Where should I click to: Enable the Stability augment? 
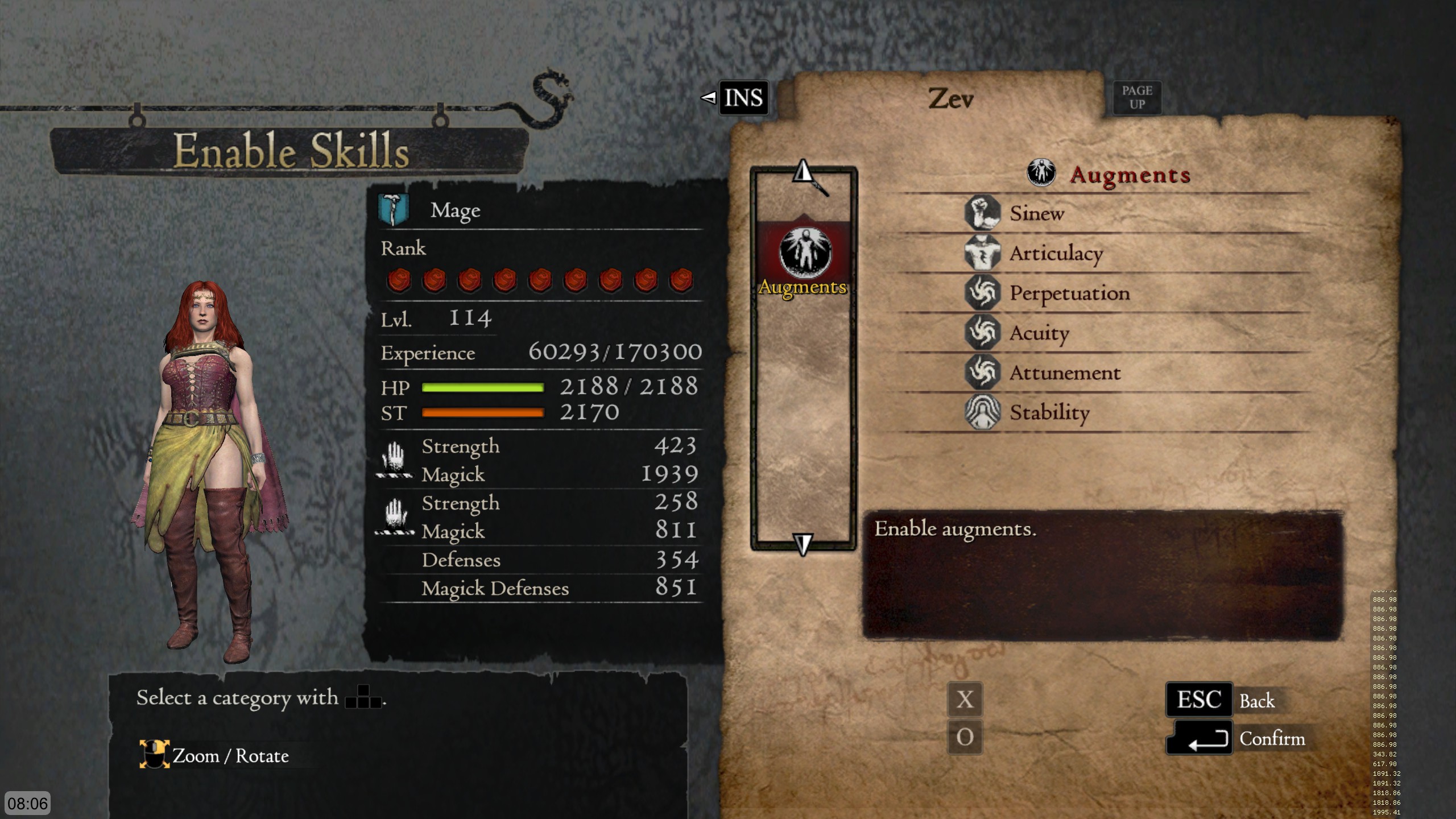click(1048, 413)
